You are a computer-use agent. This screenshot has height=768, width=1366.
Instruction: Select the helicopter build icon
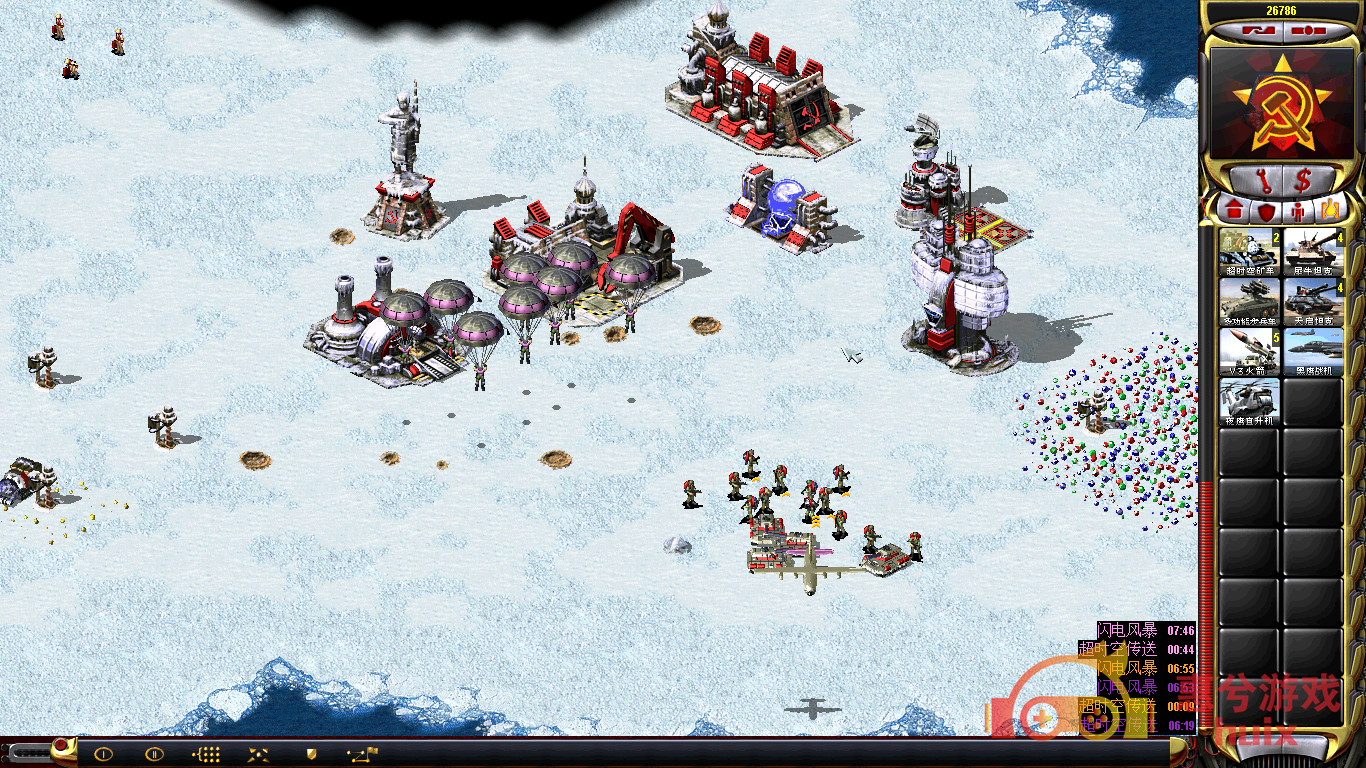1249,402
